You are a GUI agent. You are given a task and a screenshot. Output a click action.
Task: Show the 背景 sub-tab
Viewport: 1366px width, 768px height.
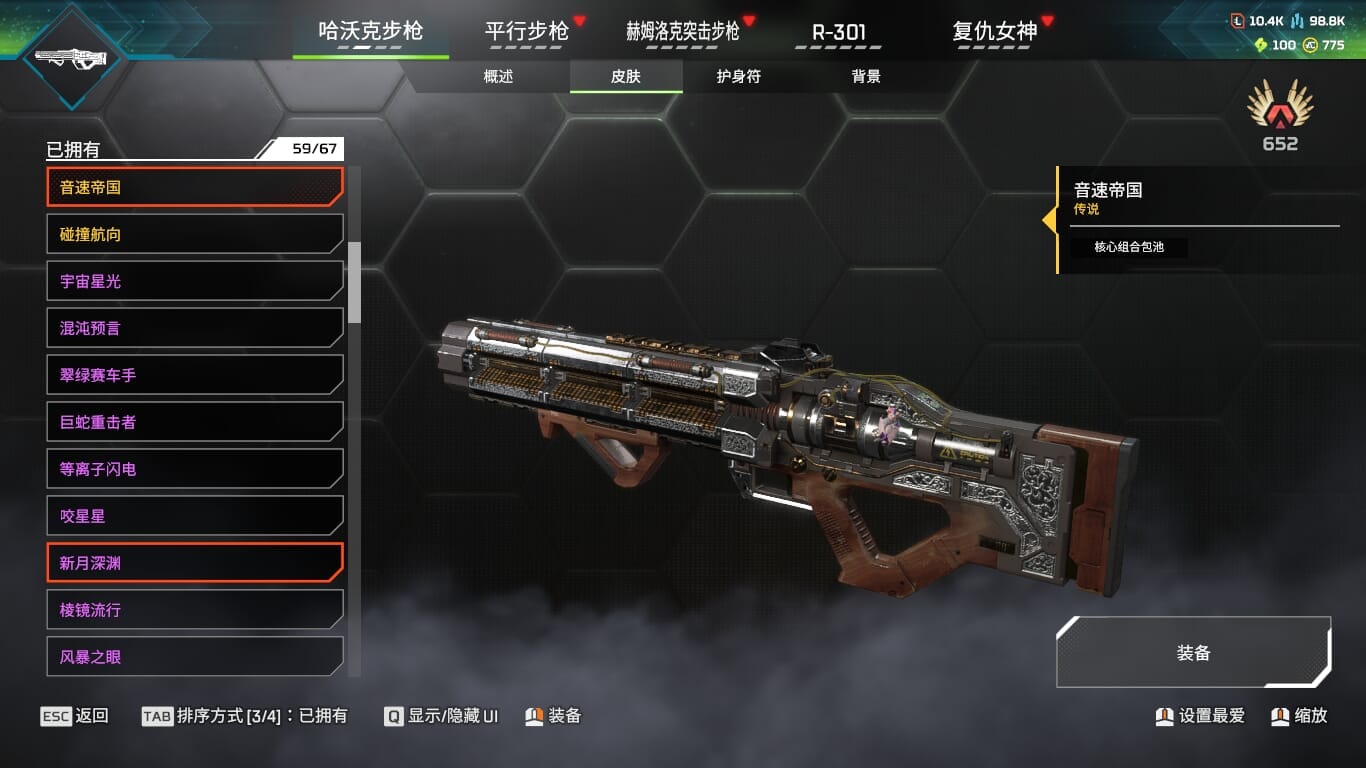coord(866,77)
